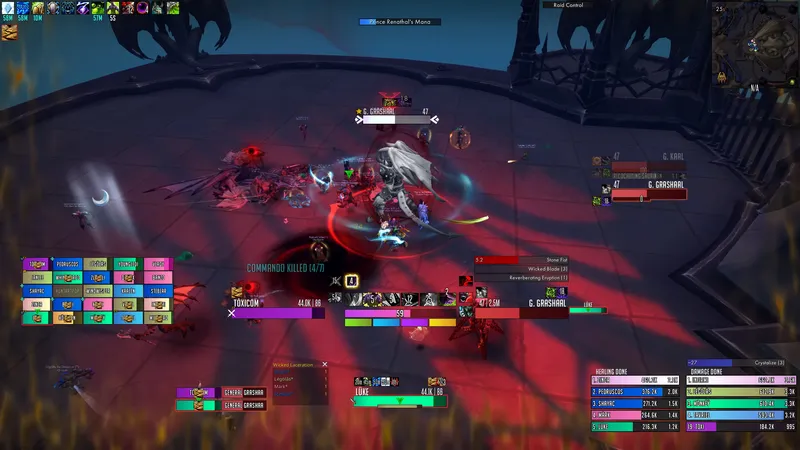Select Shayac's raid frame
800x450 pixels.
coord(37,291)
